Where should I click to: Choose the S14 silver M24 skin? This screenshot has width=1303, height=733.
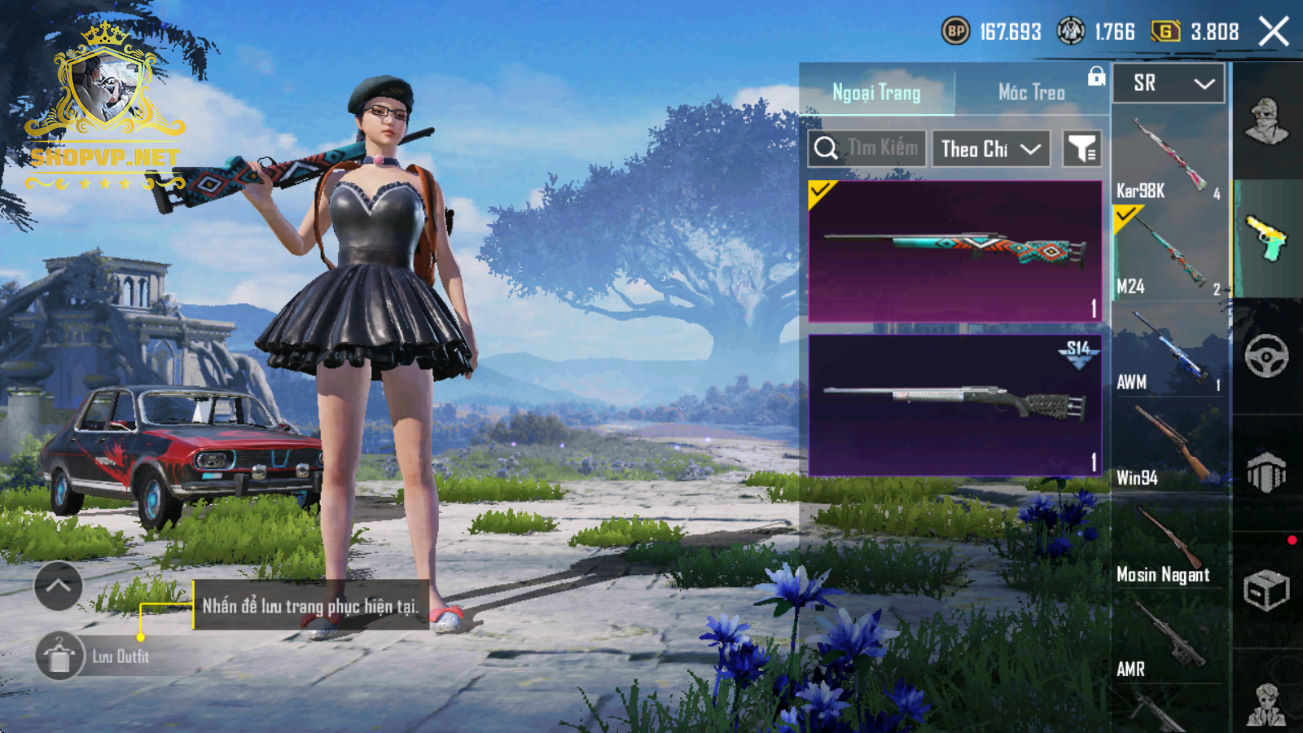(955, 405)
